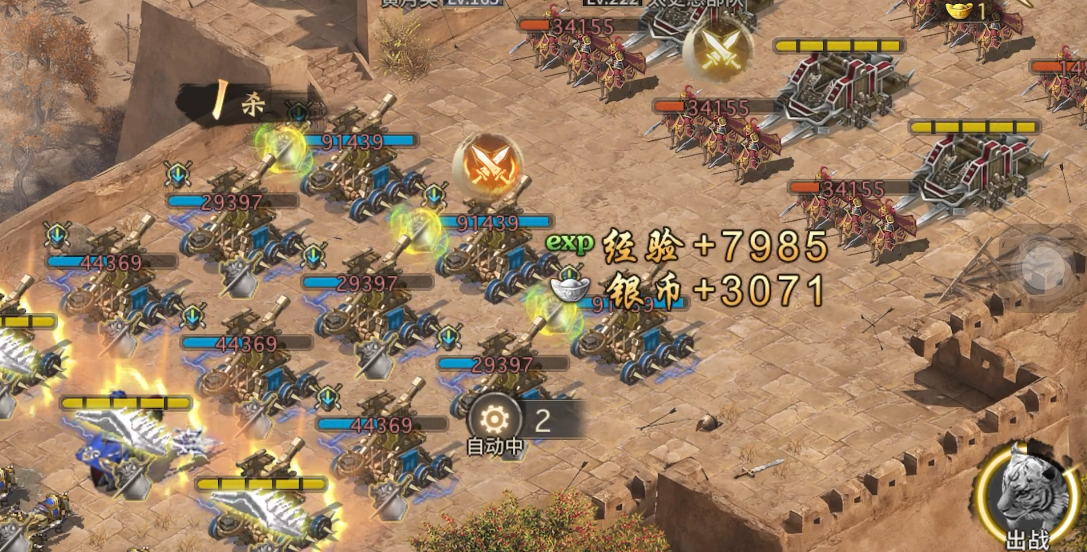Click the translucent round button at right edge
The width and height of the screenshot is (1087, 552).
[1044, 266]
